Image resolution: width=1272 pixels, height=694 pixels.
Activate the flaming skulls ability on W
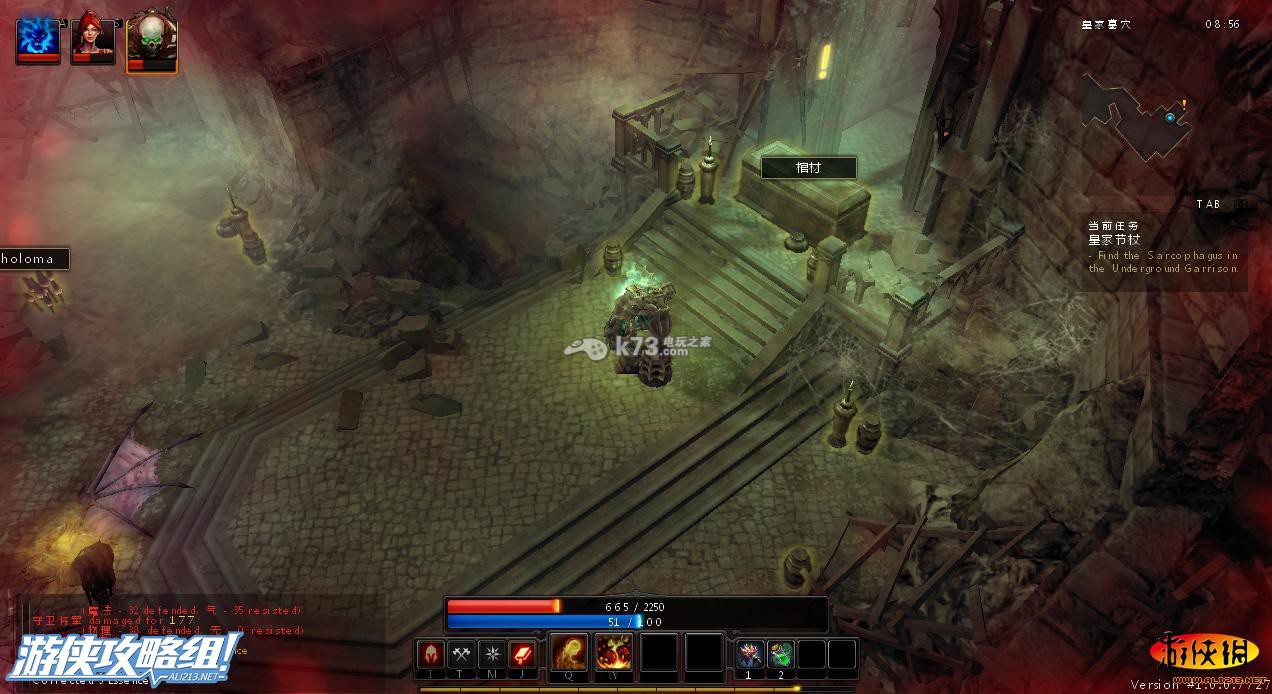click(614, 653)
